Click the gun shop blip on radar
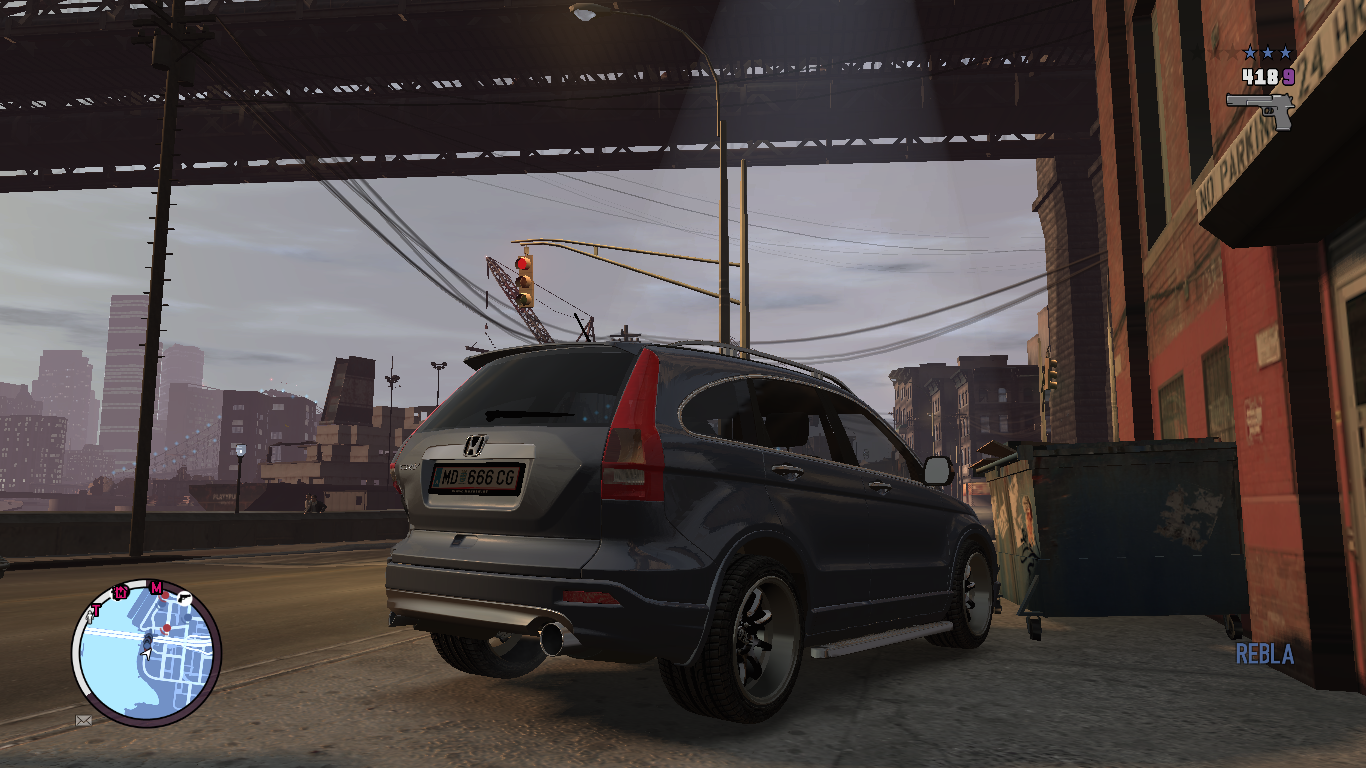 click(x=185, y=596)
